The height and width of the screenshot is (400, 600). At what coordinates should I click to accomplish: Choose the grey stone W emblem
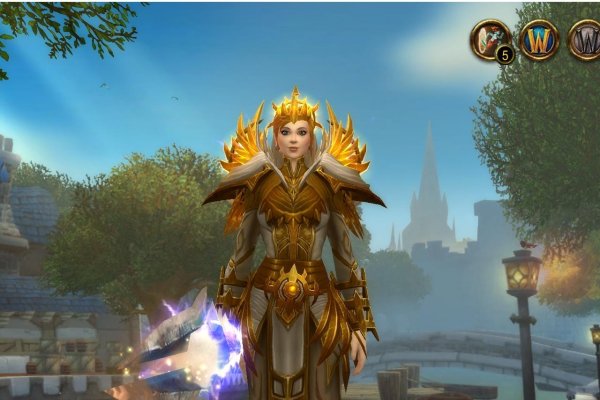click(x=586, y=40)
